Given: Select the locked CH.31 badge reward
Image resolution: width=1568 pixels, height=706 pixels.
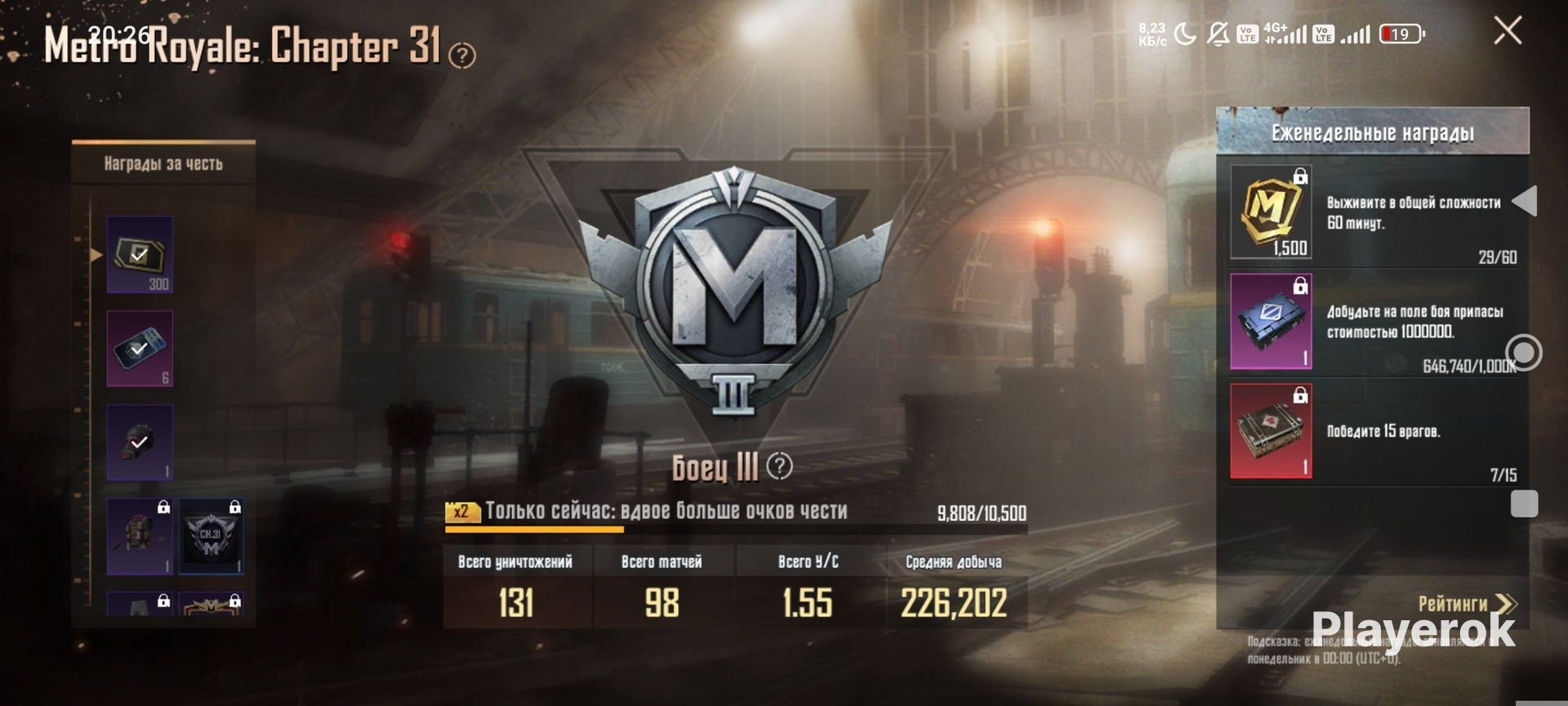Looking at the screenshot, I should [211, 537].
